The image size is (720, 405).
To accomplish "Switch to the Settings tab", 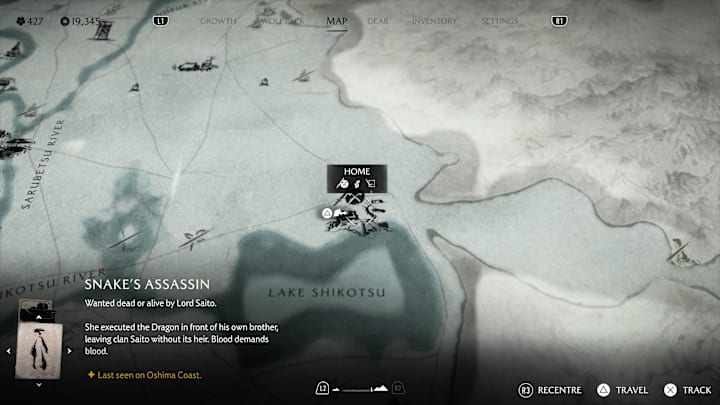I will coord(500,20).
